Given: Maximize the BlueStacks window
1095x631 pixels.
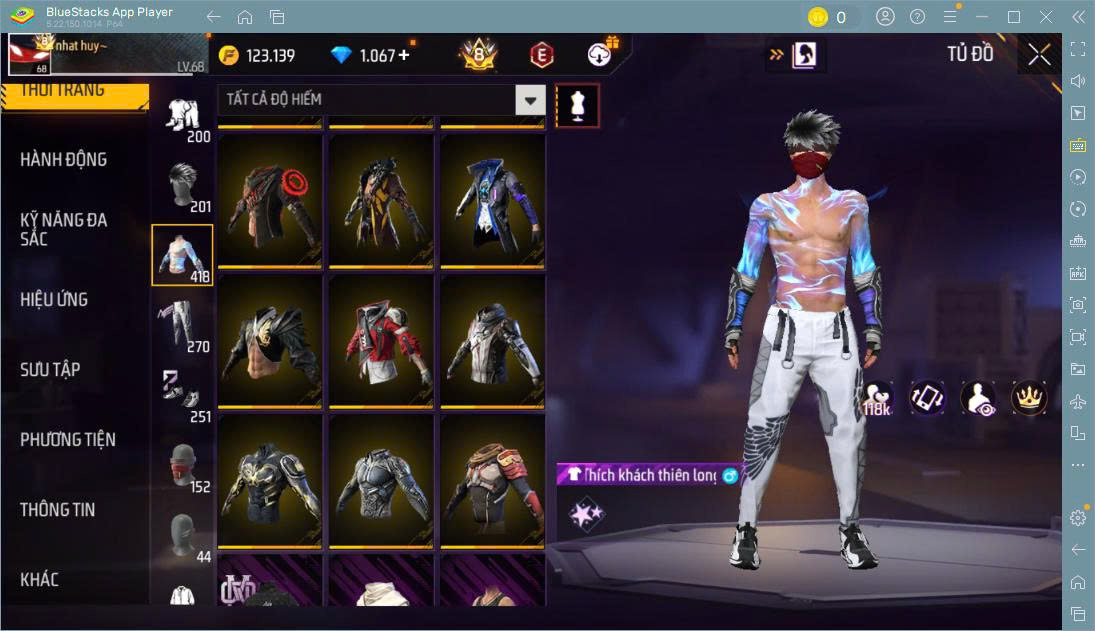Looking at the screenshot, I should click(1014, 17).
